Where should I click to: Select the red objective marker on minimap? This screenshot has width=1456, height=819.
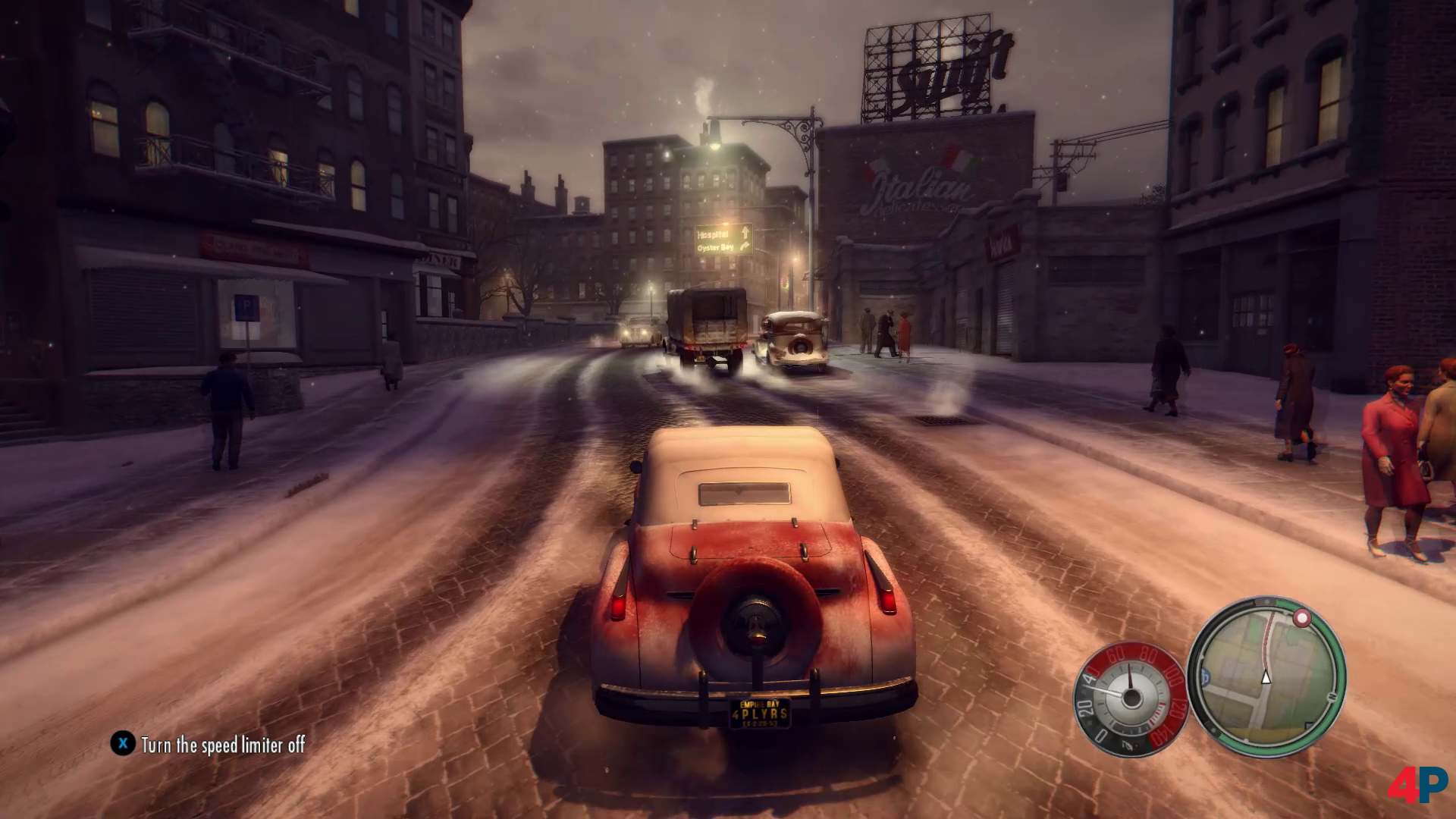pyautogui.click(x=1302, y=618)
